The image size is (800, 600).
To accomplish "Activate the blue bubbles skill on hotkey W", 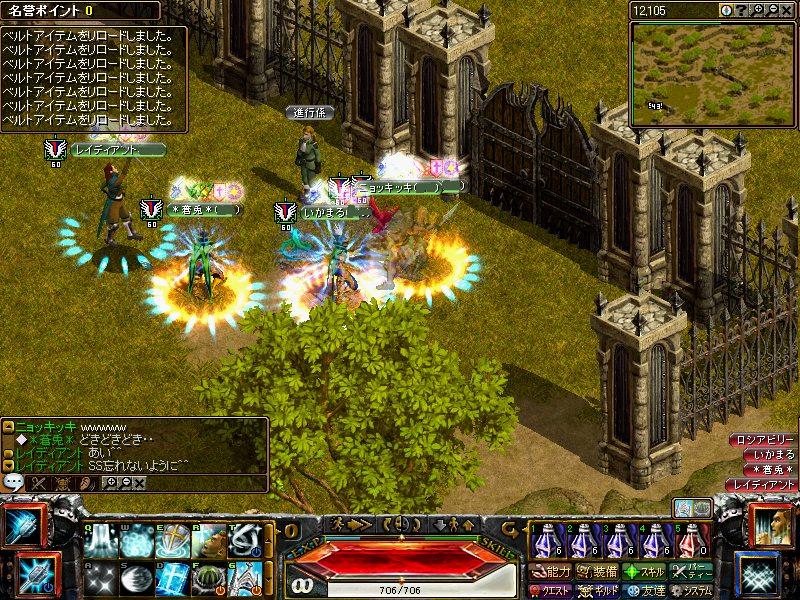I will click(x=137, y=541).
